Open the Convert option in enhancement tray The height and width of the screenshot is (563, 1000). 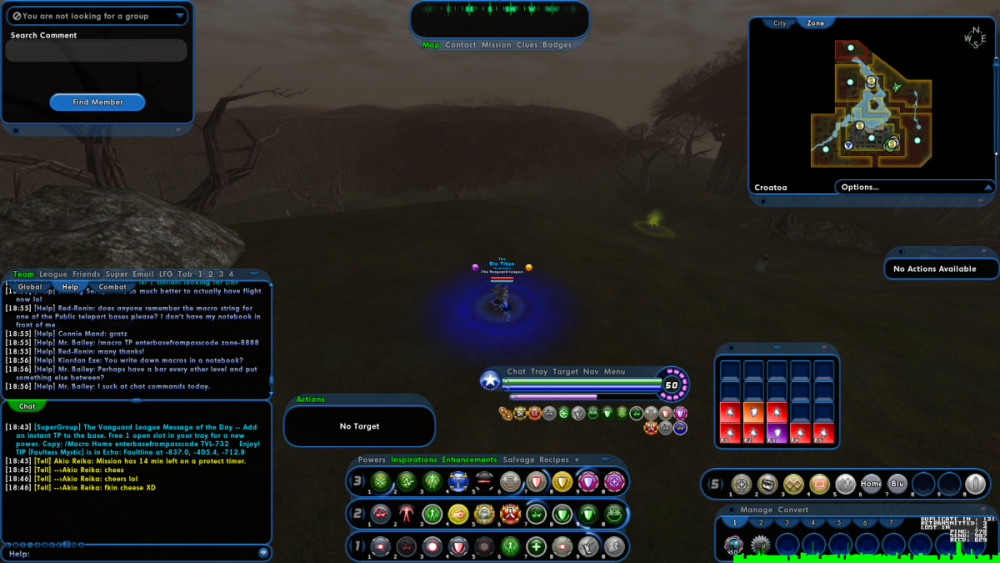coord(794,510)
